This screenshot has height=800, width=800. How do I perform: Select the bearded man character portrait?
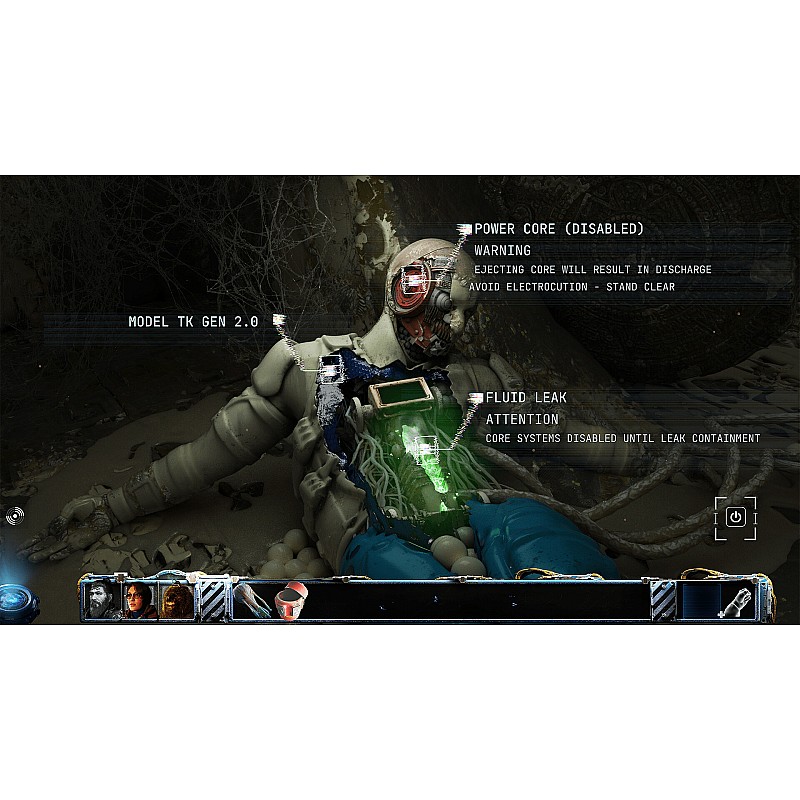tap(102, 601)
